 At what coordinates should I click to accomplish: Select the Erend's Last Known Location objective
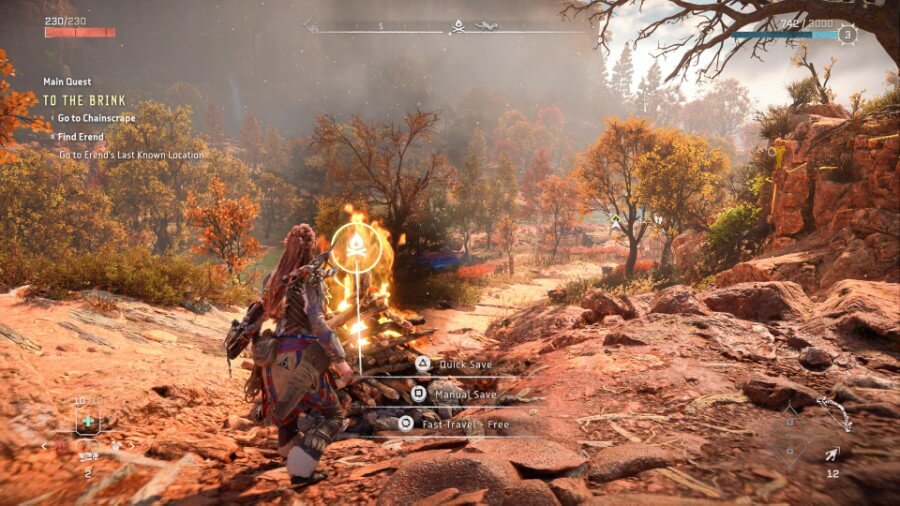pyautogui.click(x=130, y=155)
